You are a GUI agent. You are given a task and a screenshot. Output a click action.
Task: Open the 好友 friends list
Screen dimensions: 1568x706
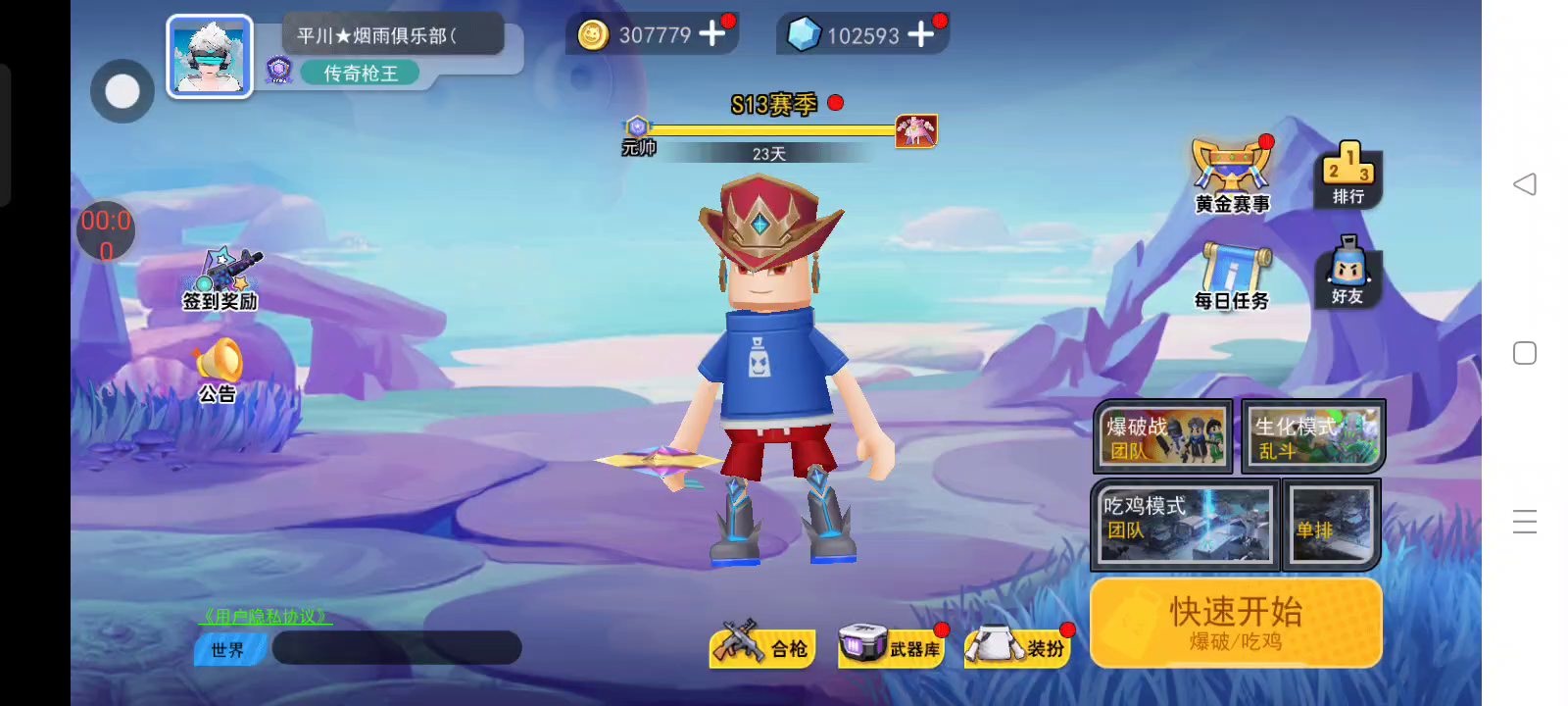point(1347,272)
